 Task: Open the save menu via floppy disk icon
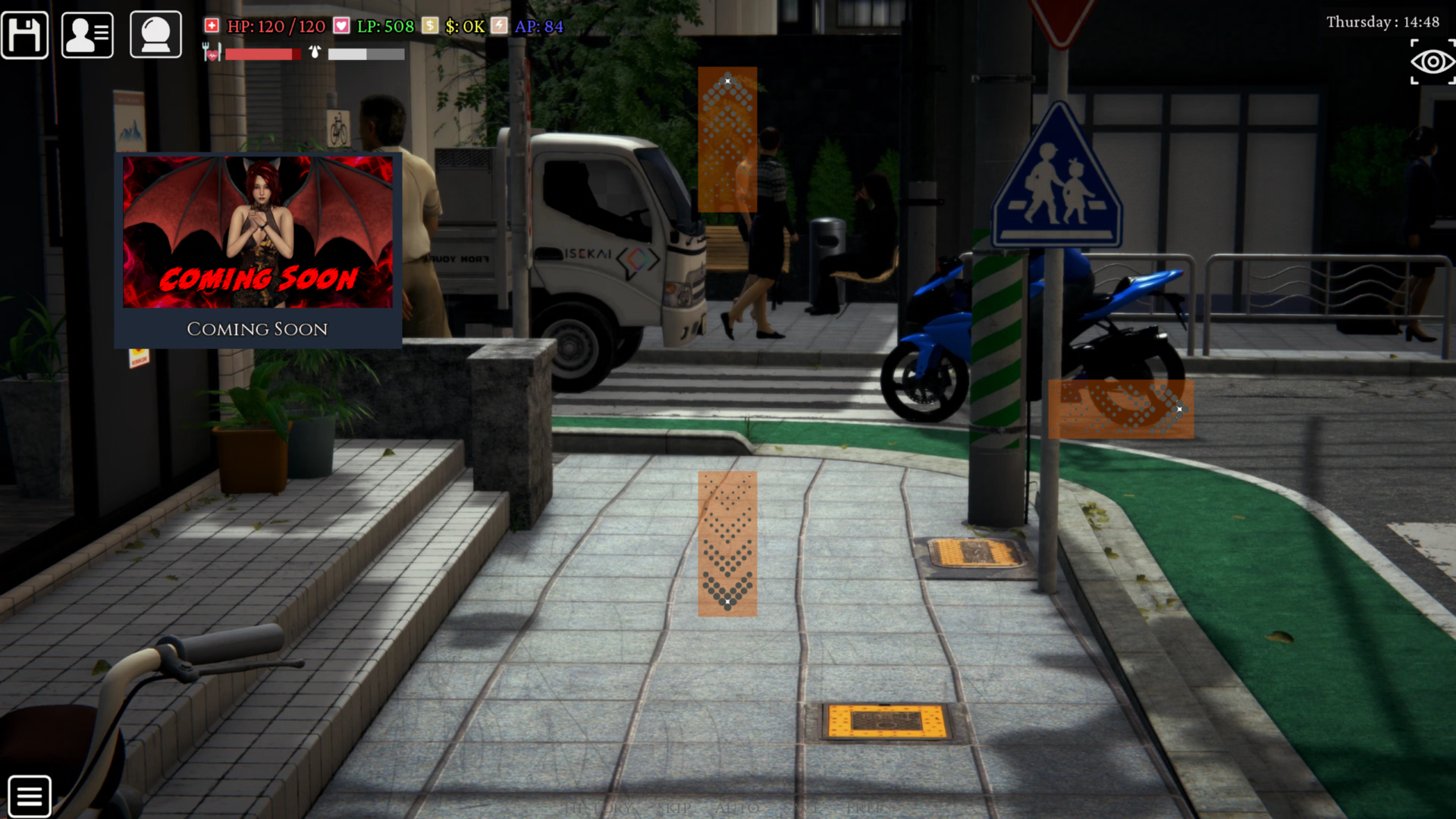click(25, 35)
